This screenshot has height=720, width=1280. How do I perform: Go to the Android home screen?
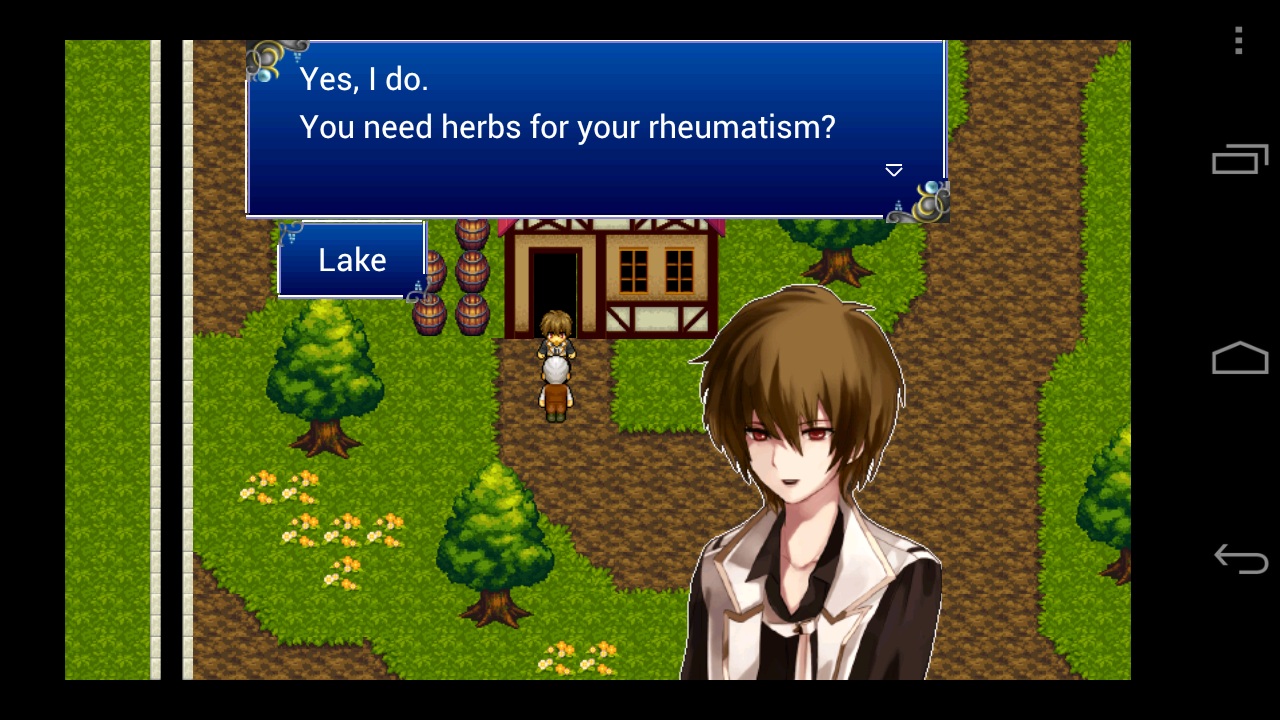pos(1240,358)
